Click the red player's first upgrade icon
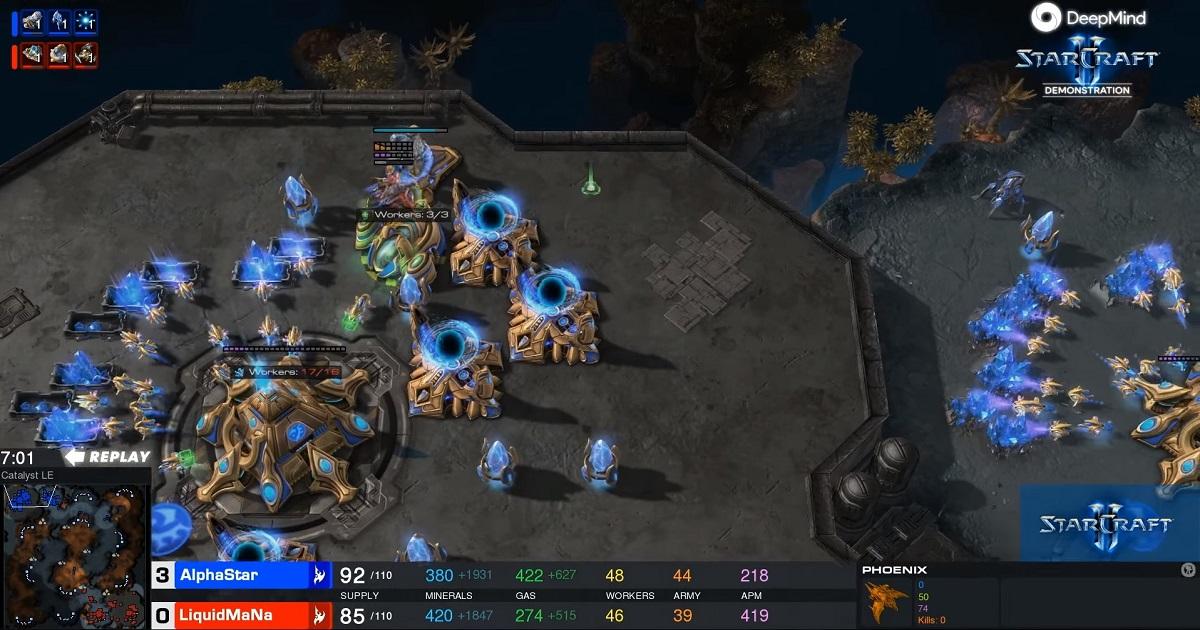Screen dimensions: 1200x630 point(34,53)
